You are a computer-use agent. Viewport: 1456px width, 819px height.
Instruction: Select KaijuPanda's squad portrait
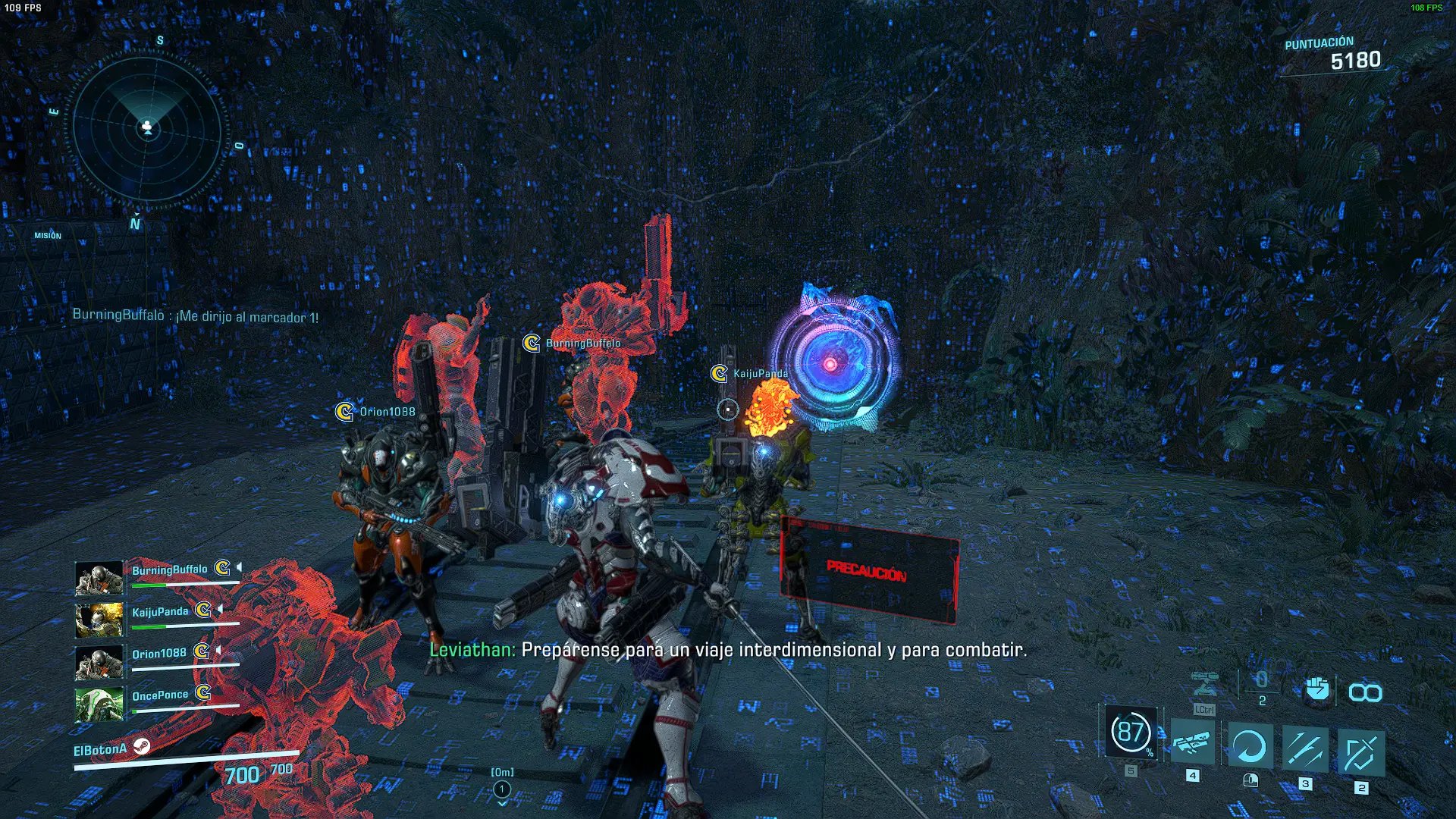(99, 620)
